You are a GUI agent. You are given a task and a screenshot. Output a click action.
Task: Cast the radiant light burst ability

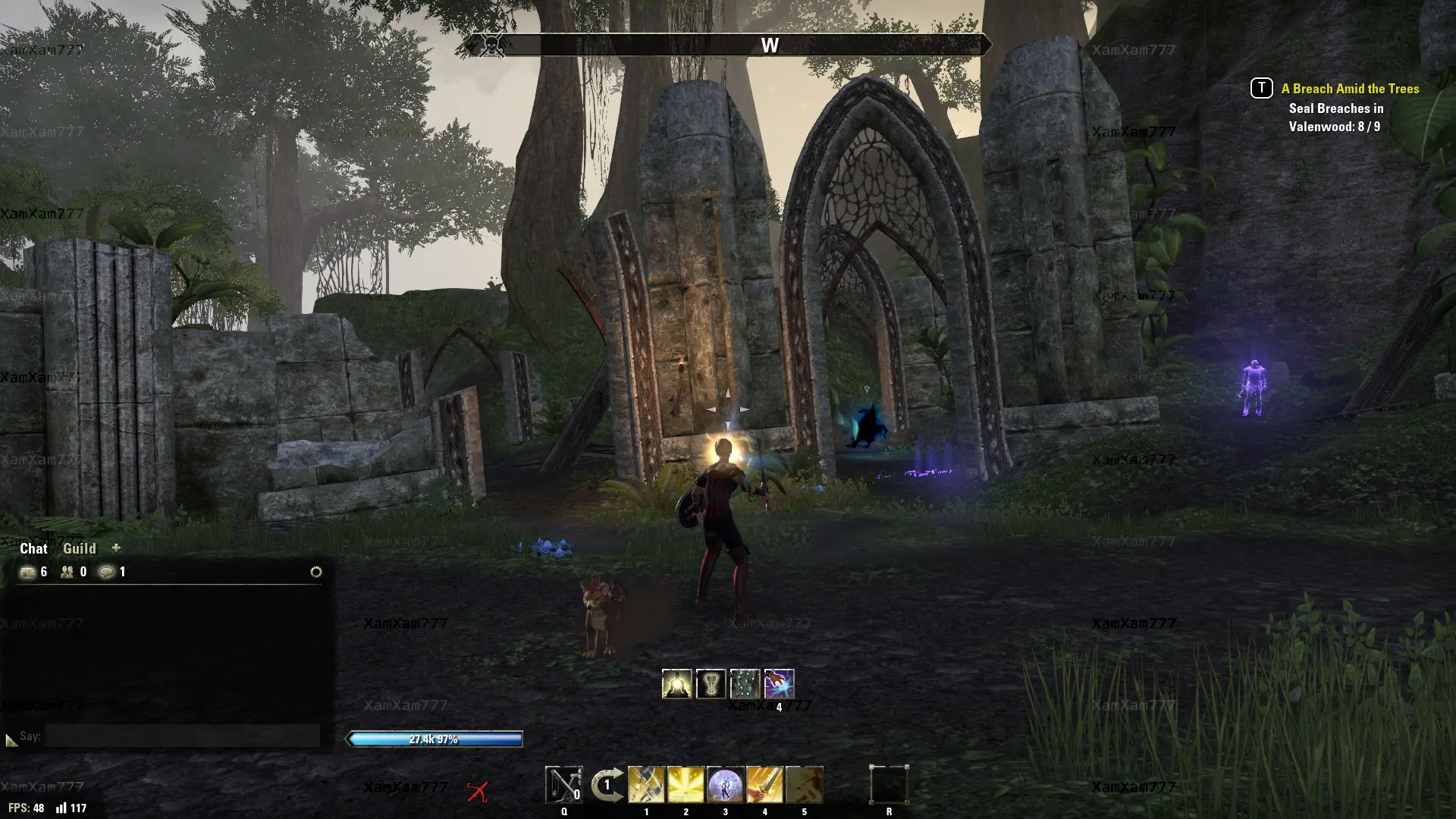[x=686, y=785]
